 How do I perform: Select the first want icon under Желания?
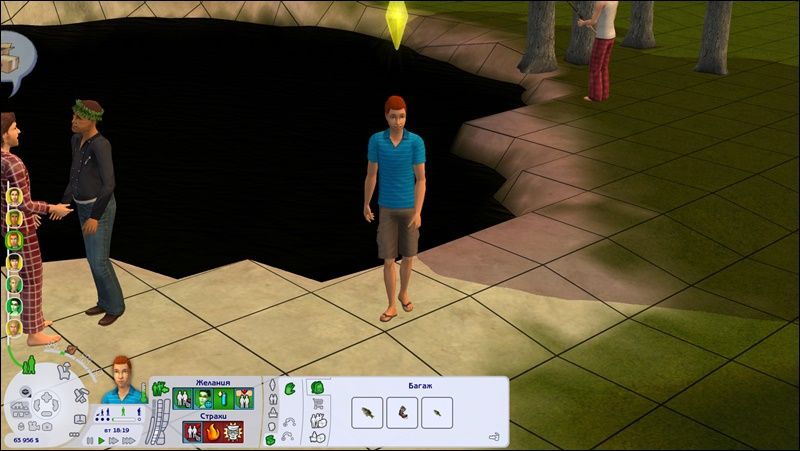pyautogui.click(x=183, y=398)
